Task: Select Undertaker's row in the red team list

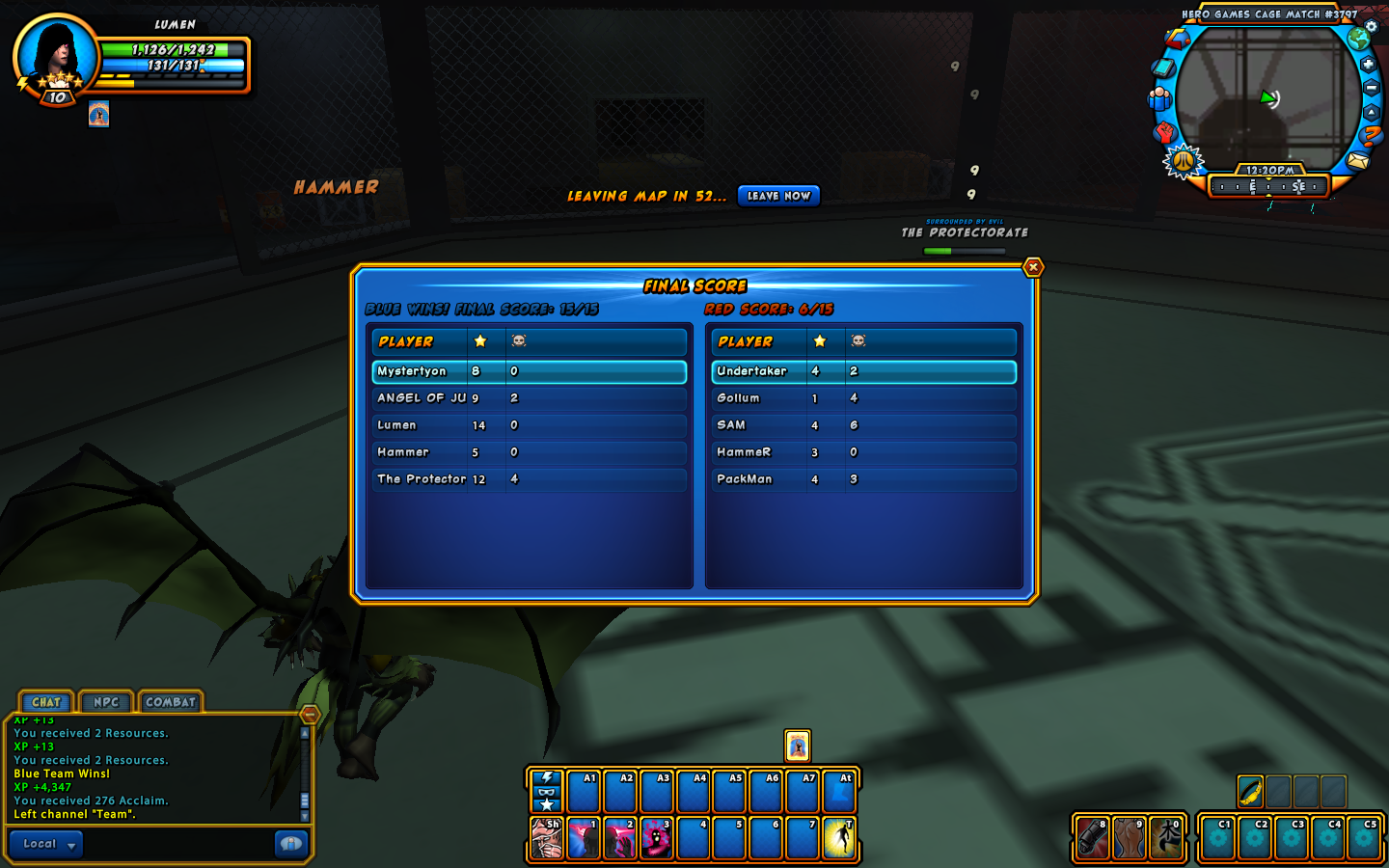Action: tap(863, 371)
